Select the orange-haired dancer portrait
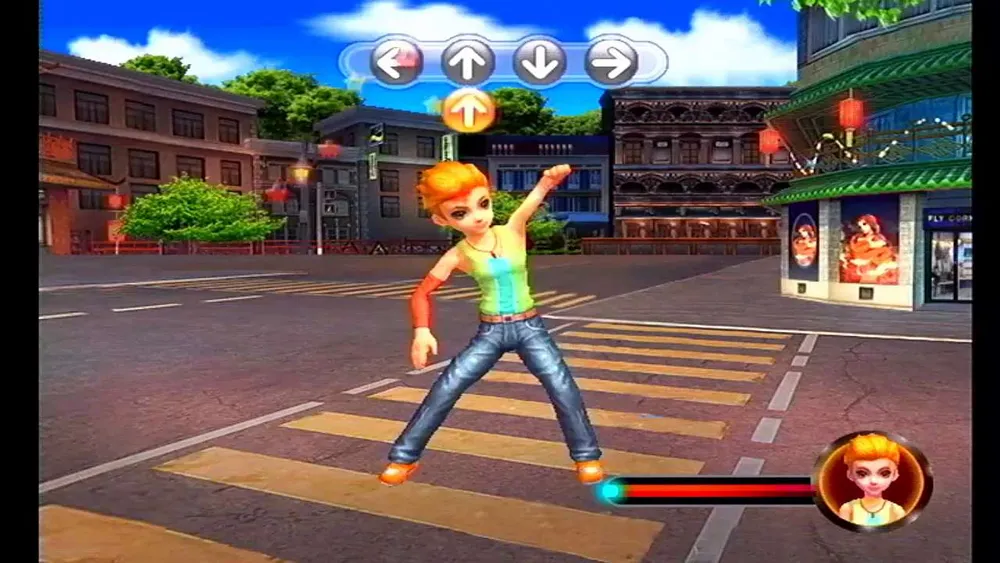Screen dimensions: 1000x563 pos(872,481)
